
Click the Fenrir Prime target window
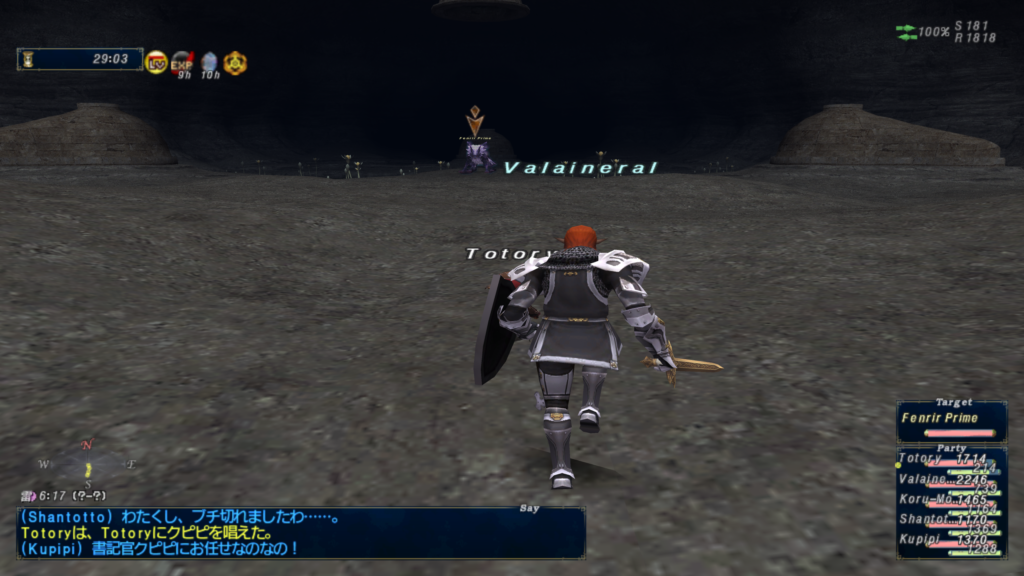pyautogui.click(x=951, y=421)
